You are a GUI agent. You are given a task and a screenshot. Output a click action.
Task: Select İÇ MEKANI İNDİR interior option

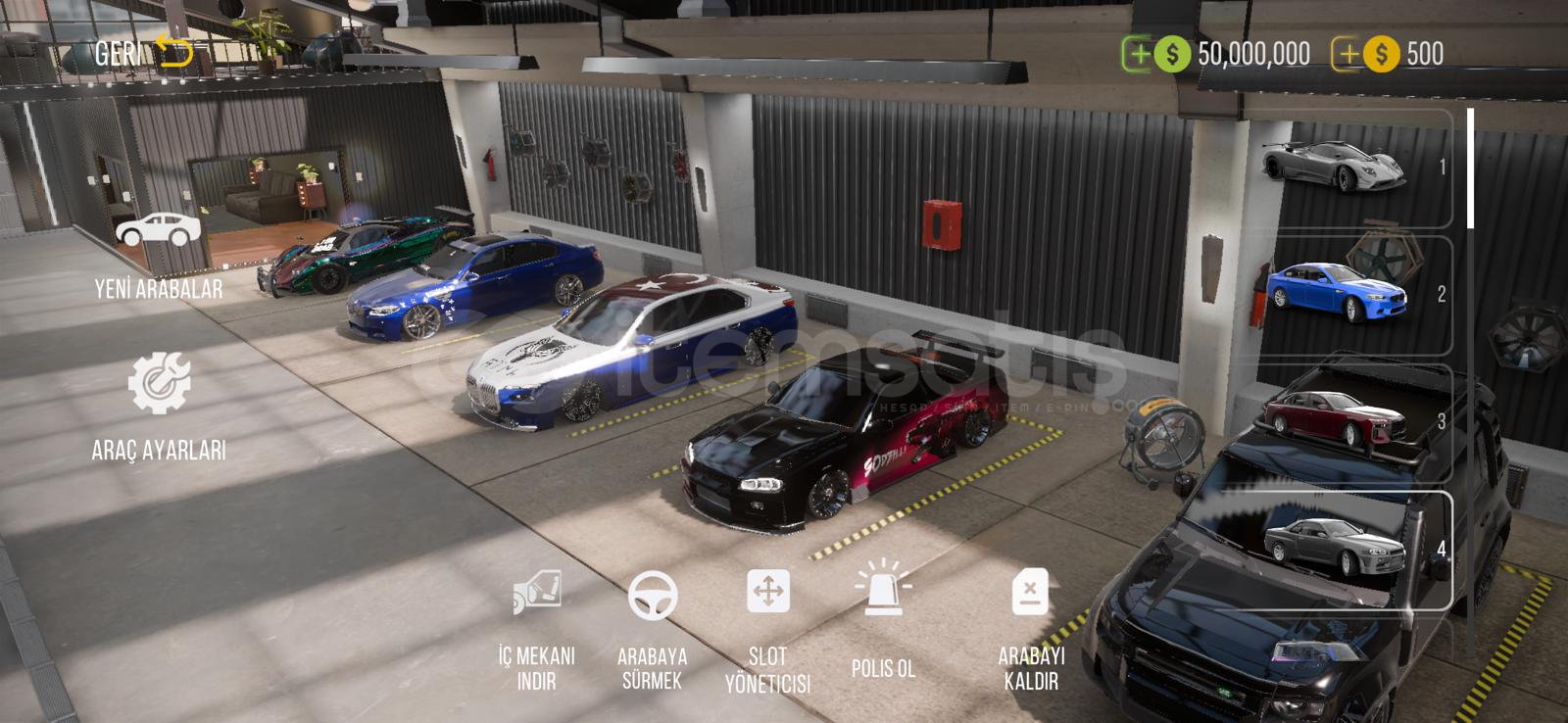[536, 629]
